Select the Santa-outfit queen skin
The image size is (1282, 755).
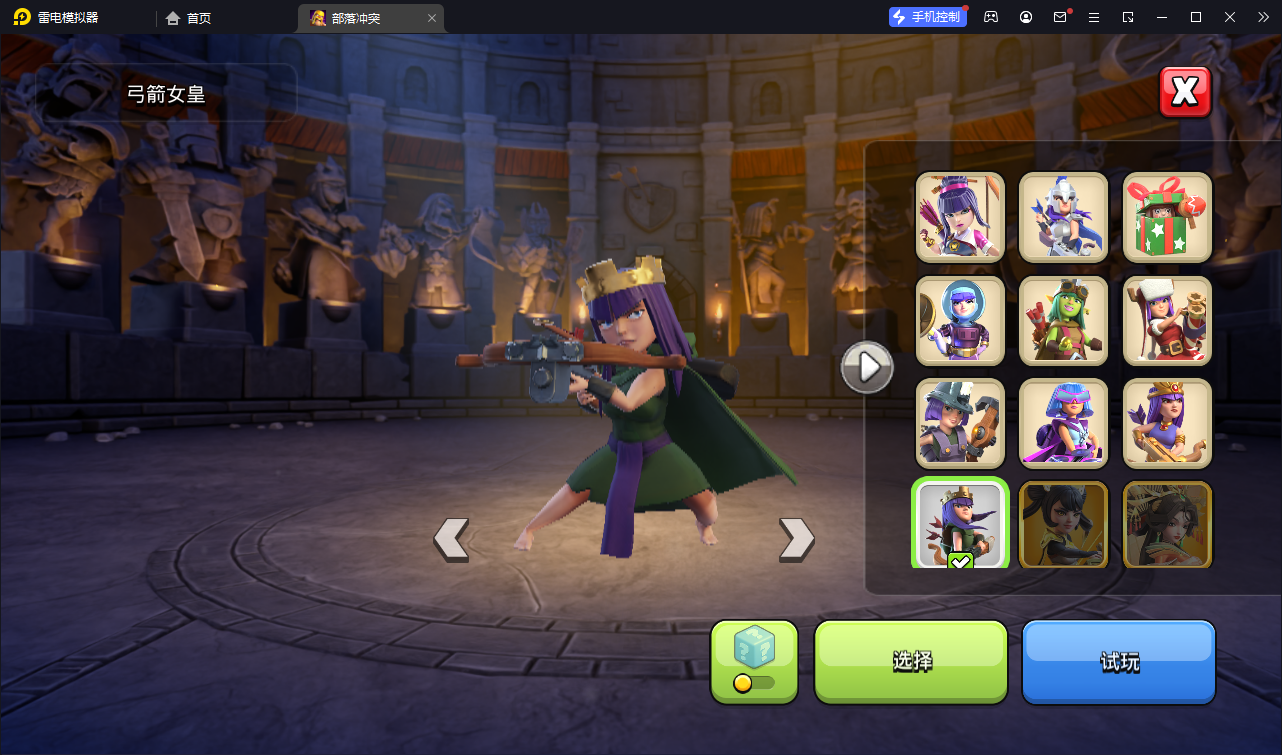(1167, 321)
